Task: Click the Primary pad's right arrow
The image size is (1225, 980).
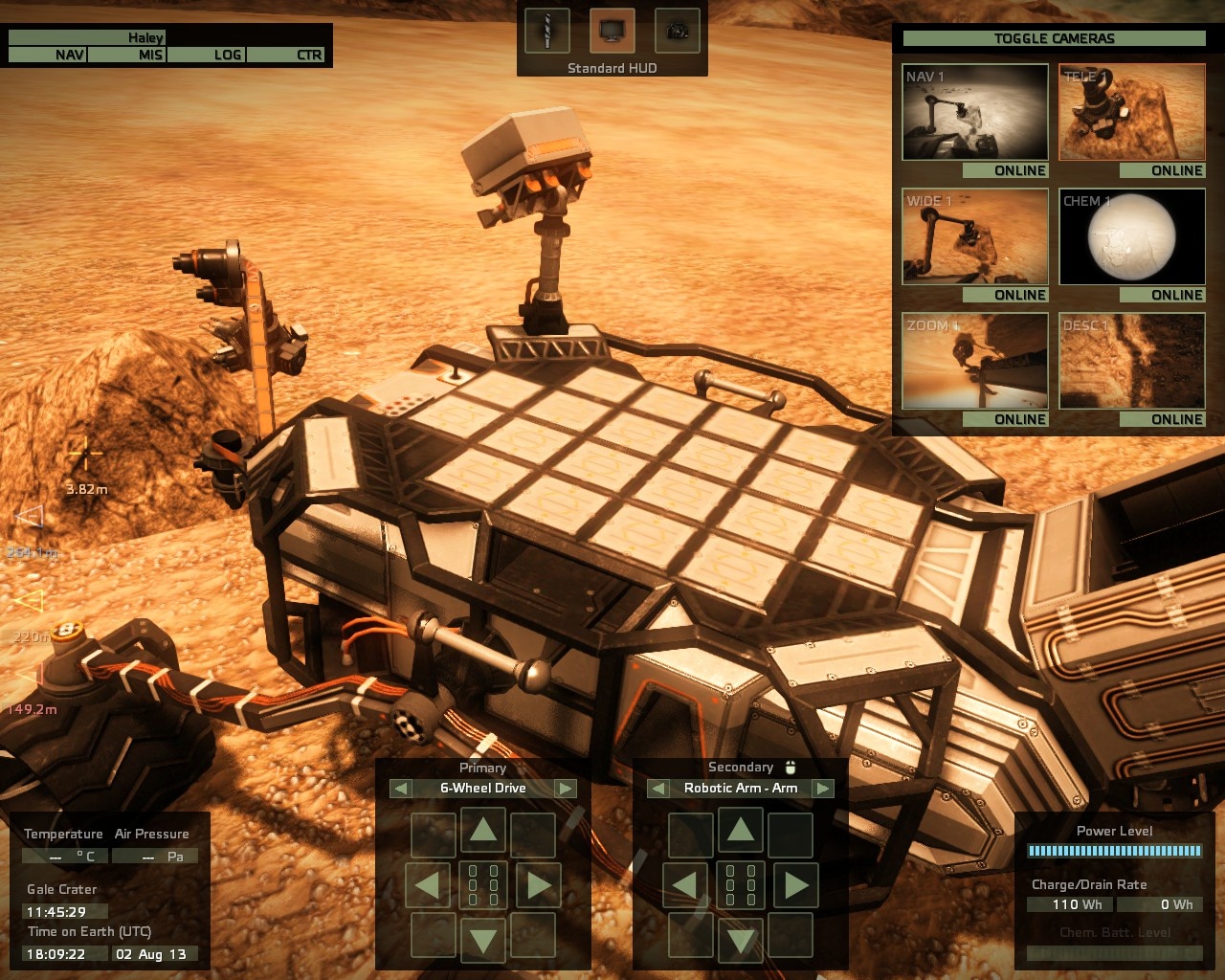Action: tap(539, 885)
